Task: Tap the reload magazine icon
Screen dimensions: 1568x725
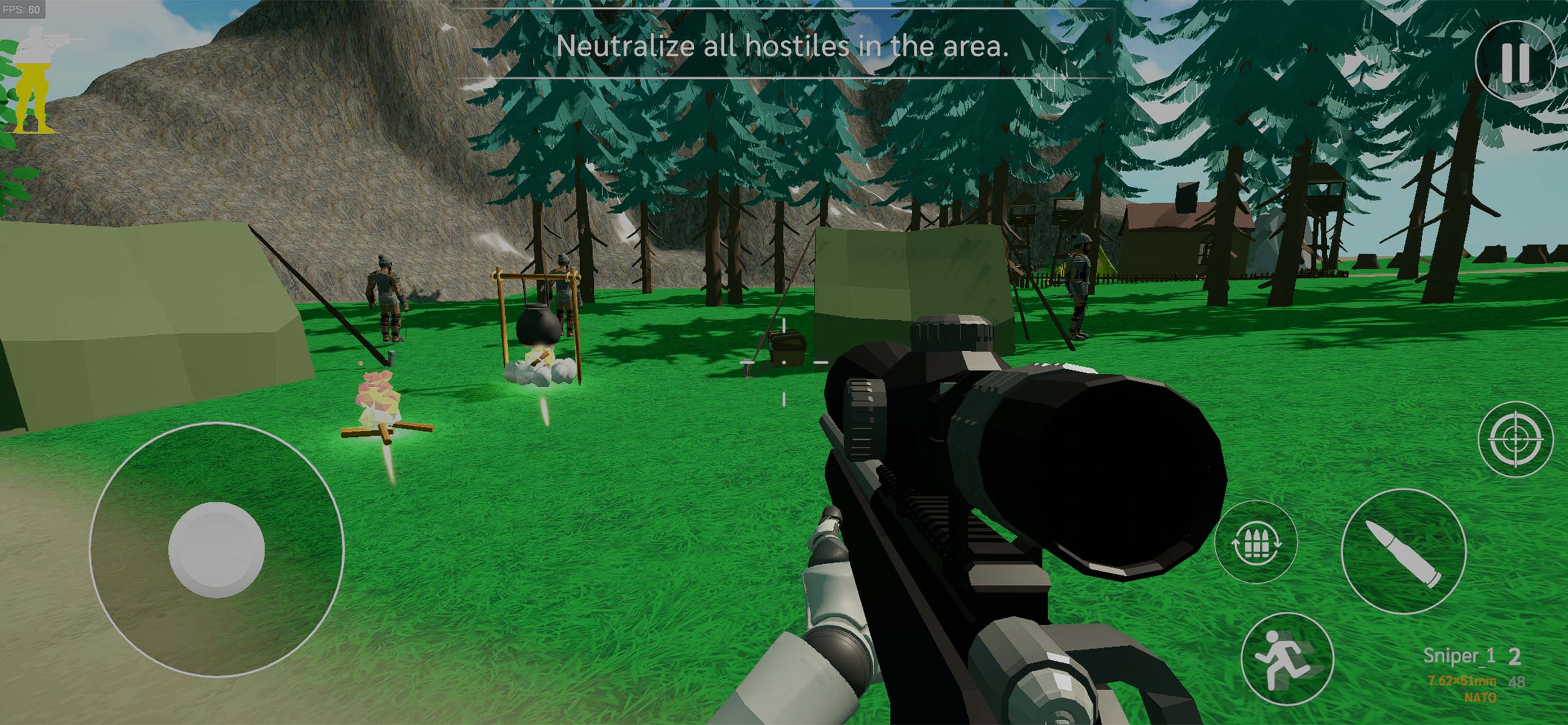Action: 1256,543
